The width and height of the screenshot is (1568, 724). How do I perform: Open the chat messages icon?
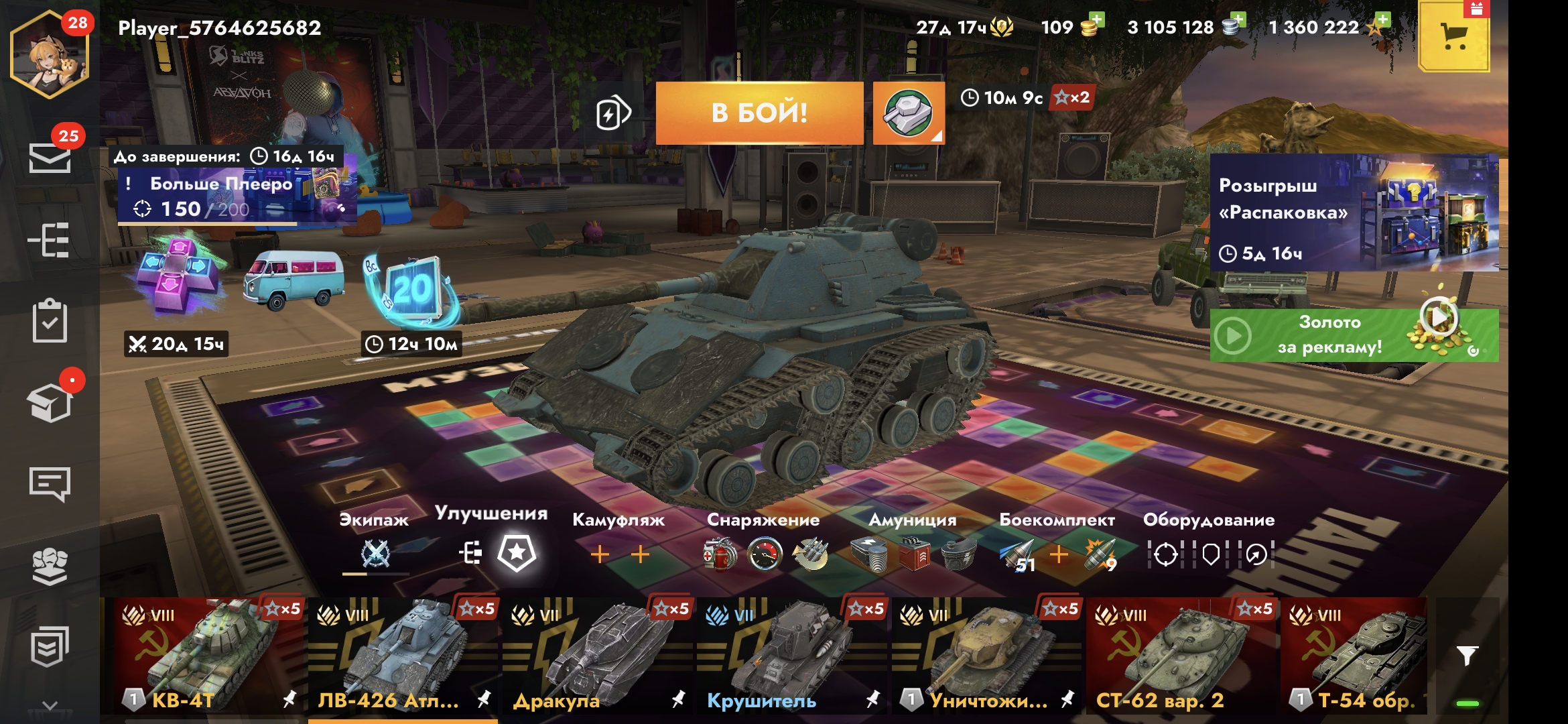pos(50,484)
